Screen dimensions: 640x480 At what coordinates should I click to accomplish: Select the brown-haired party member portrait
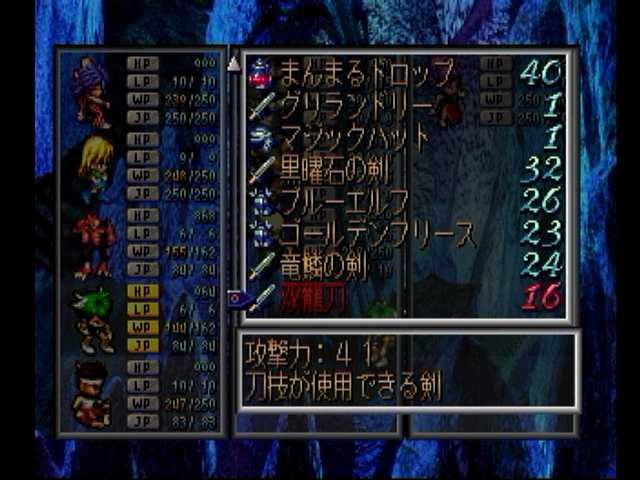(92, 394)
